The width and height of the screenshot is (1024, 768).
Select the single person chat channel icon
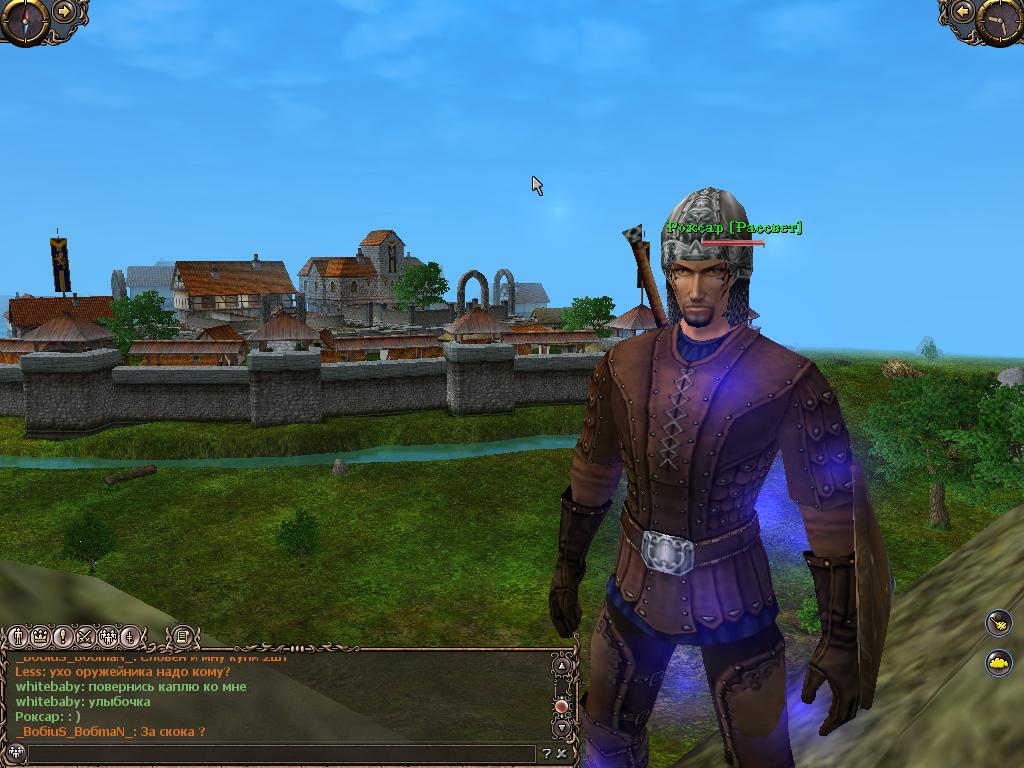point(18,636)
